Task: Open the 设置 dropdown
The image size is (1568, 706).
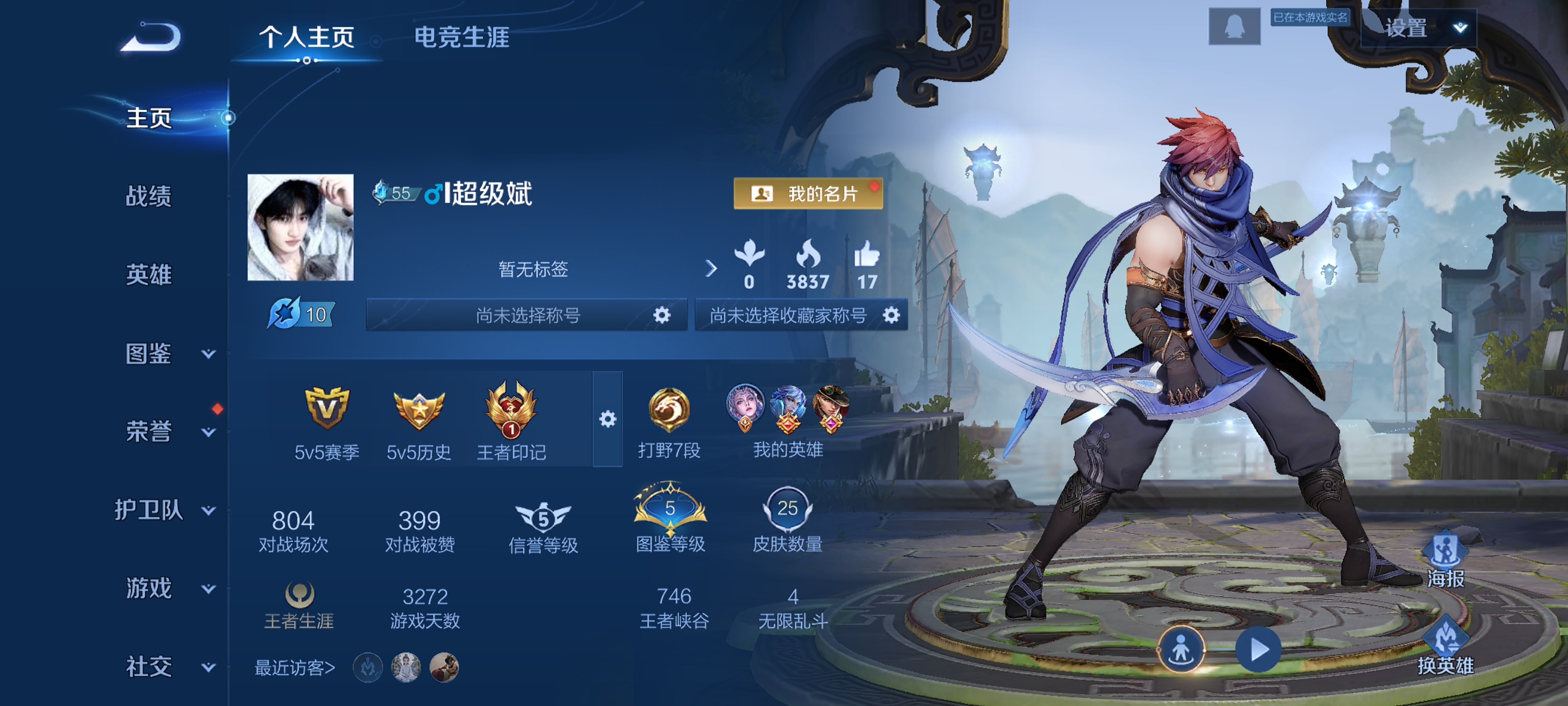Action: click(1418, 28)
